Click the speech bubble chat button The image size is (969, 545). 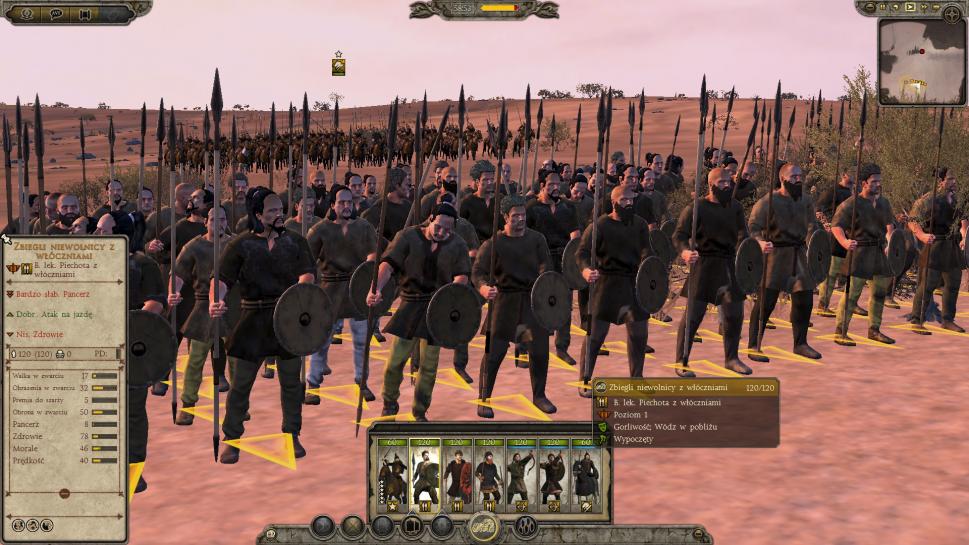tap(55, 13)
